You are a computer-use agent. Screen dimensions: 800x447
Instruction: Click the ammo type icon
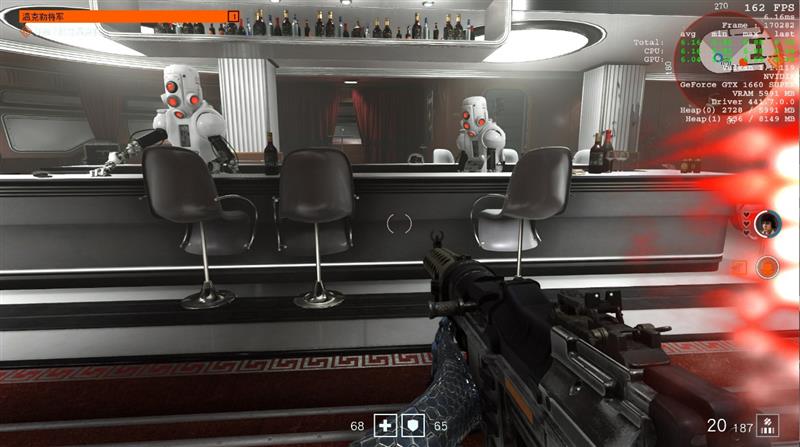[x=766, y=424]
